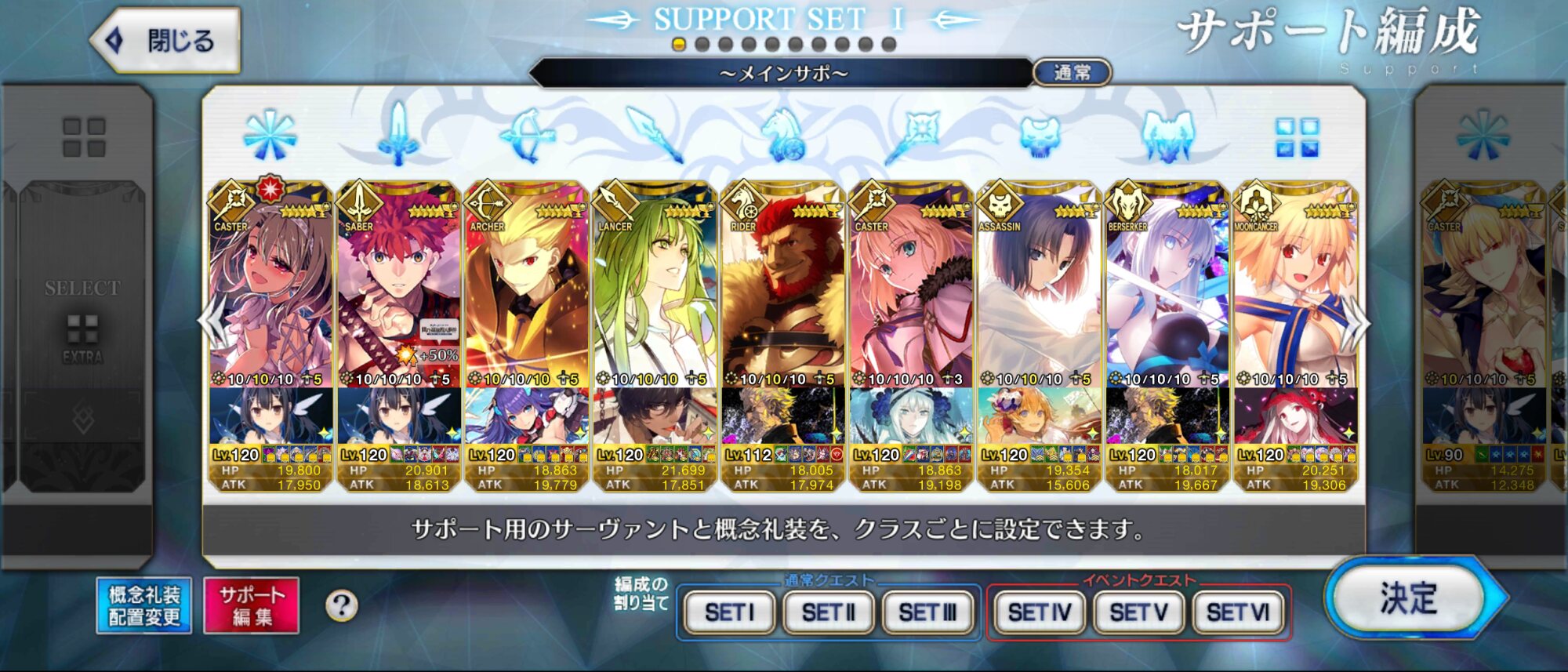Open the サポート編集 button
1568x672 pixels.
click(252, 605)
